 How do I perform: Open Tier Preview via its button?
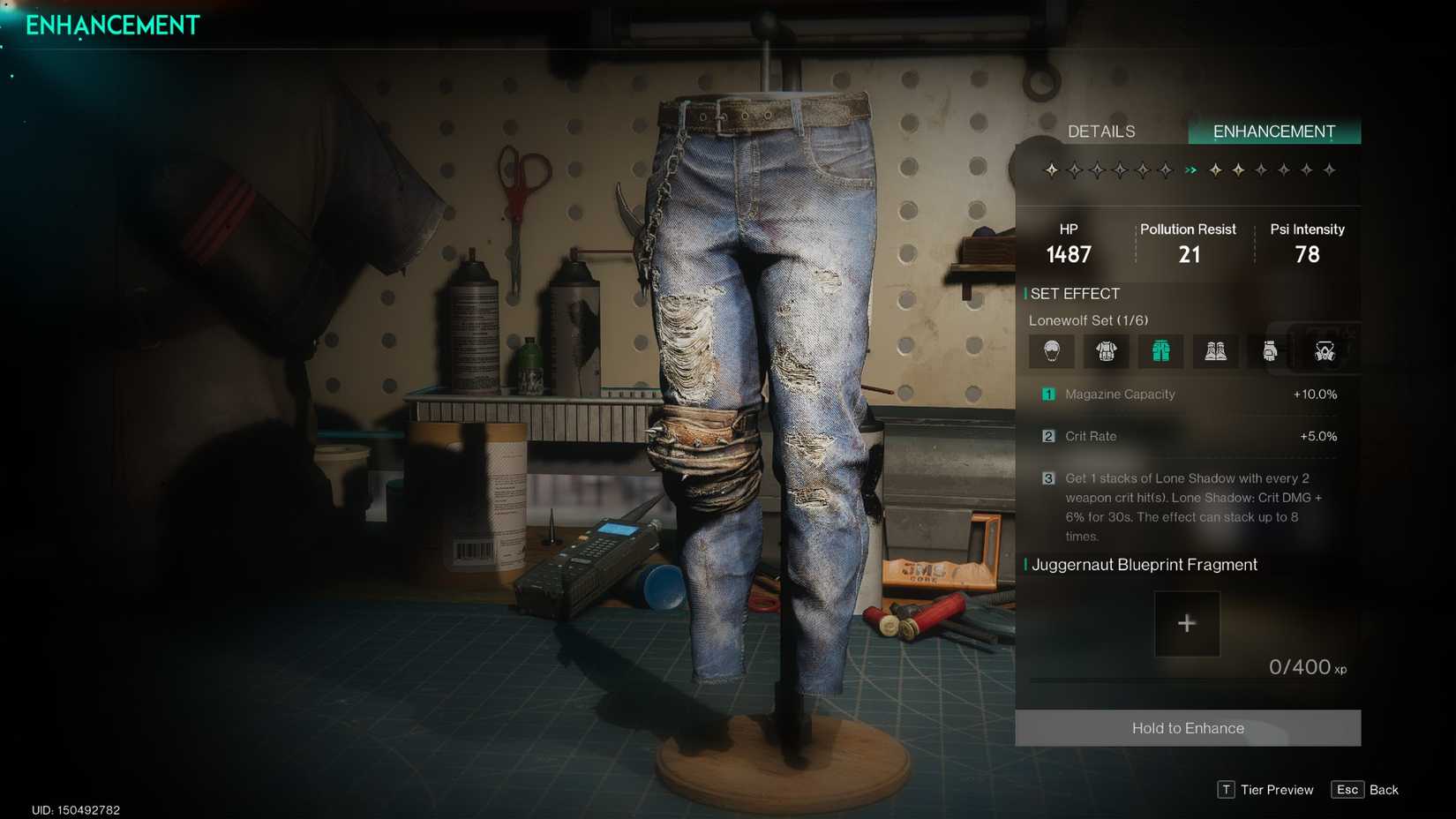pyautogui.click(x=1265, y=790)
